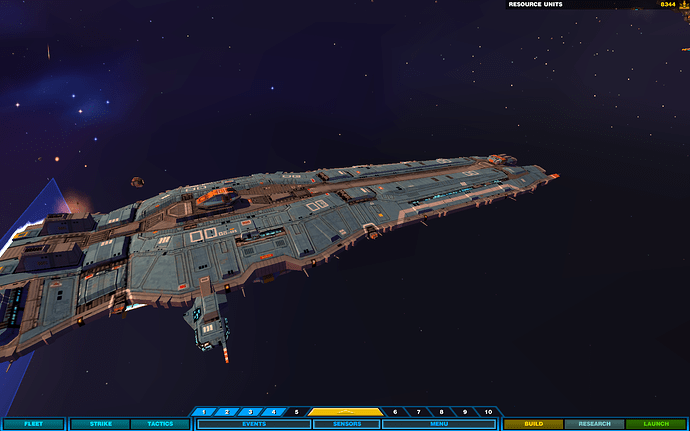
Task: Select control group 5
Action: click(x=296, y=412)
